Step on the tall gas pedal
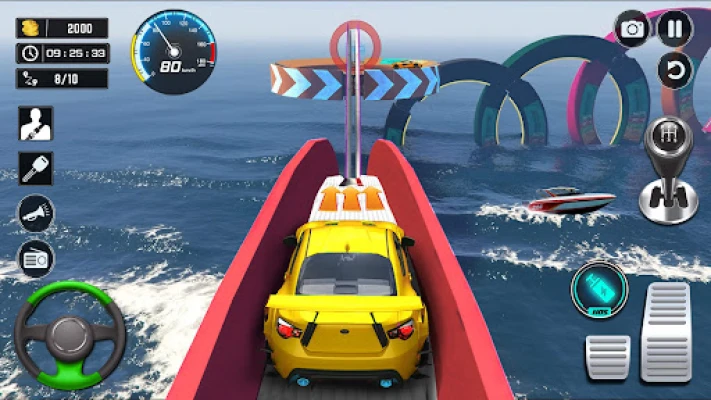Viewport: 711px width, 400px height. [x=666, y=331]
